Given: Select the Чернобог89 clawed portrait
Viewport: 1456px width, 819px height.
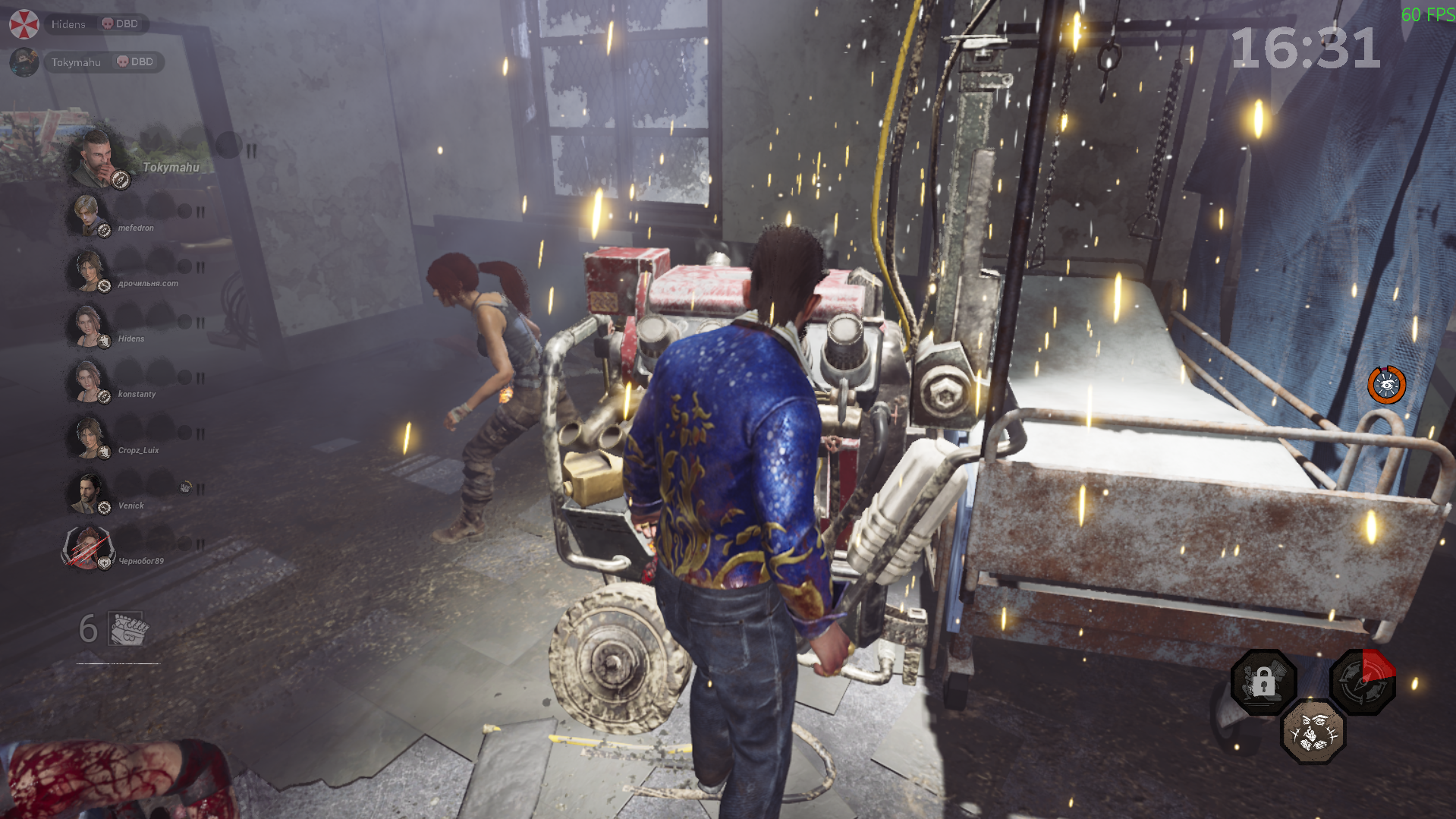Looking at the screenshot, I should click(87, 548).
